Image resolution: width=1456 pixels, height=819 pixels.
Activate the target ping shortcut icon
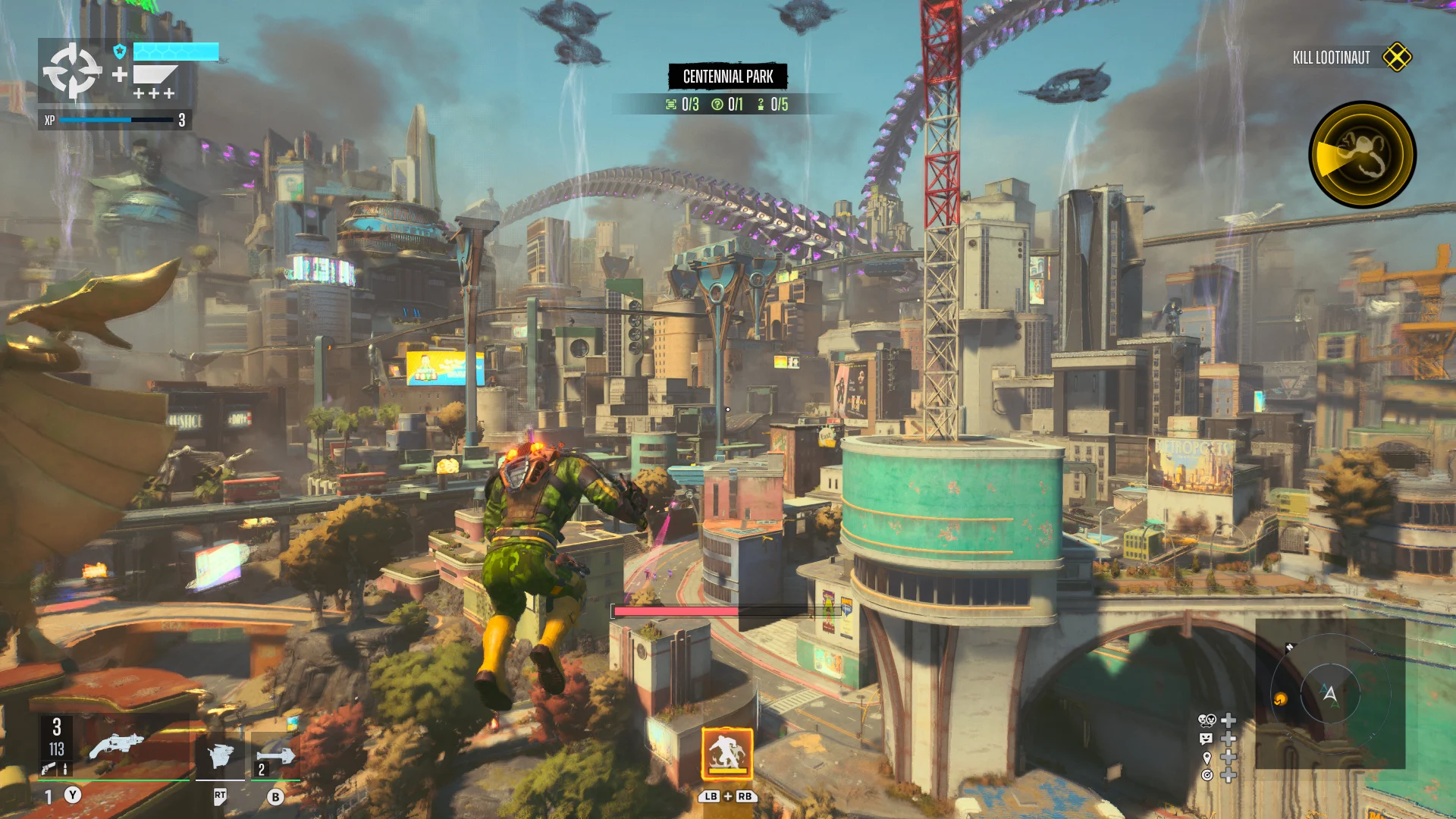(x=1207, y=775)
